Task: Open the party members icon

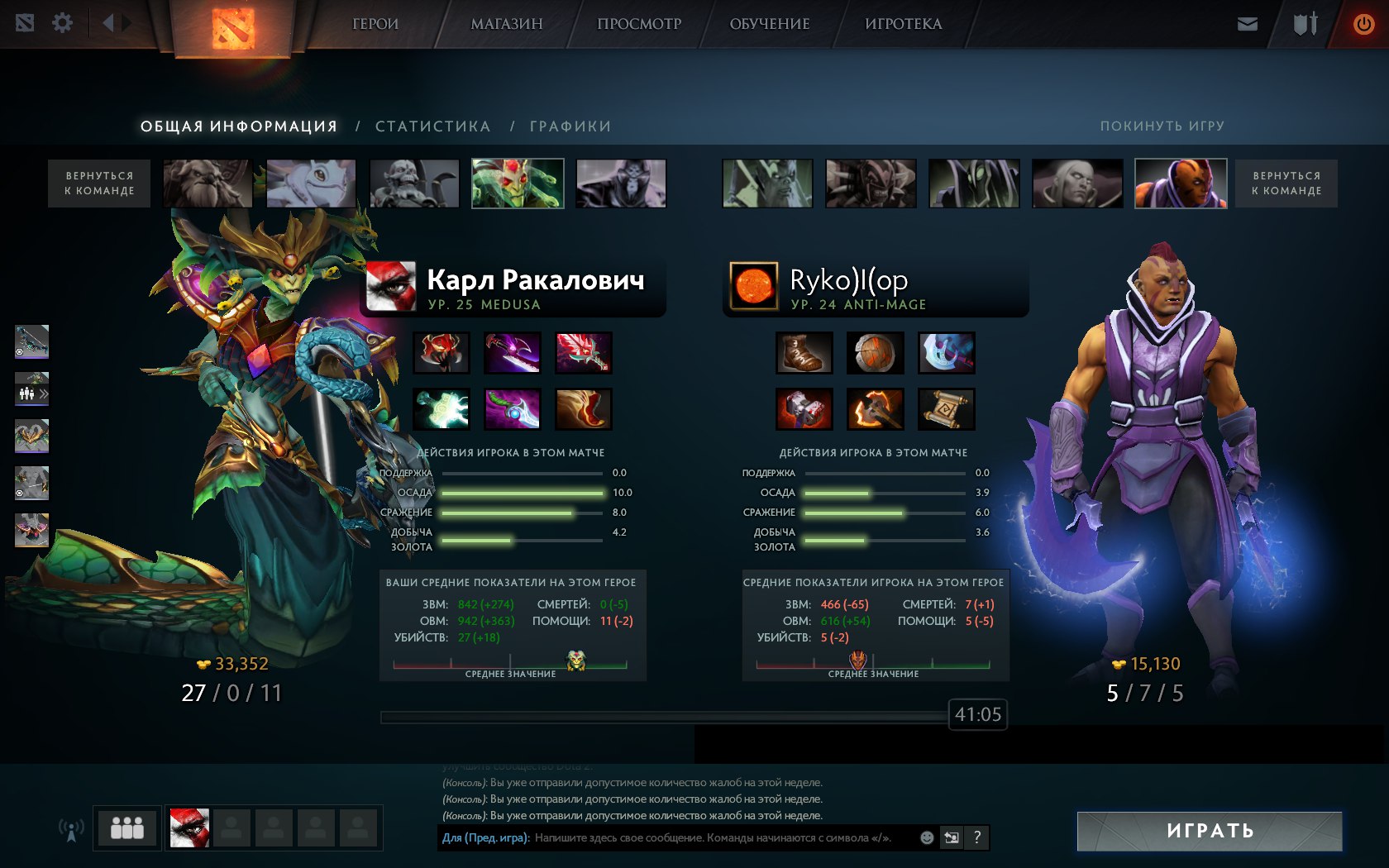Action: tap(127, 827)
